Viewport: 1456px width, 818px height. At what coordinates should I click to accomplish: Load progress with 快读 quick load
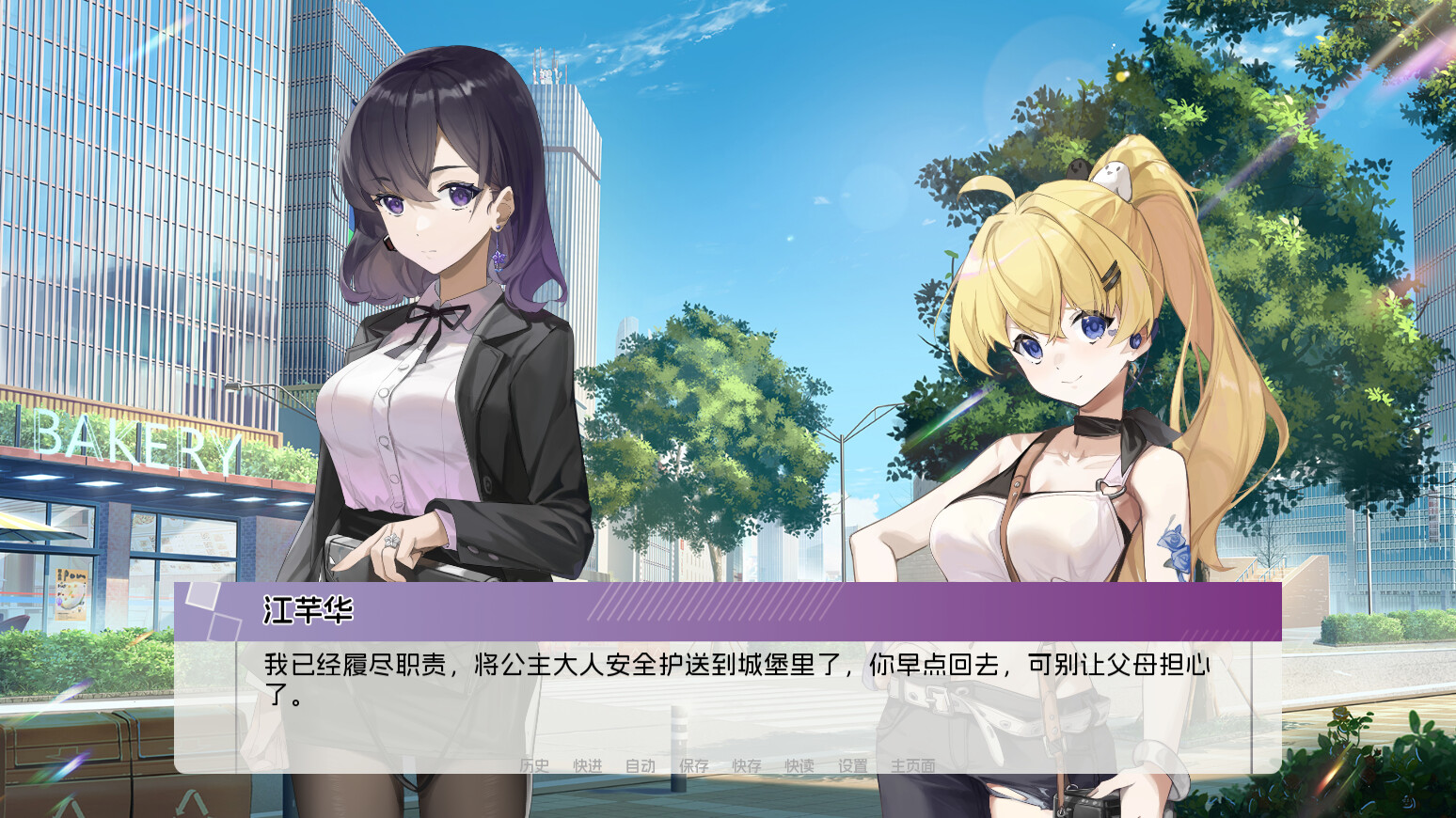click(798, 765)
